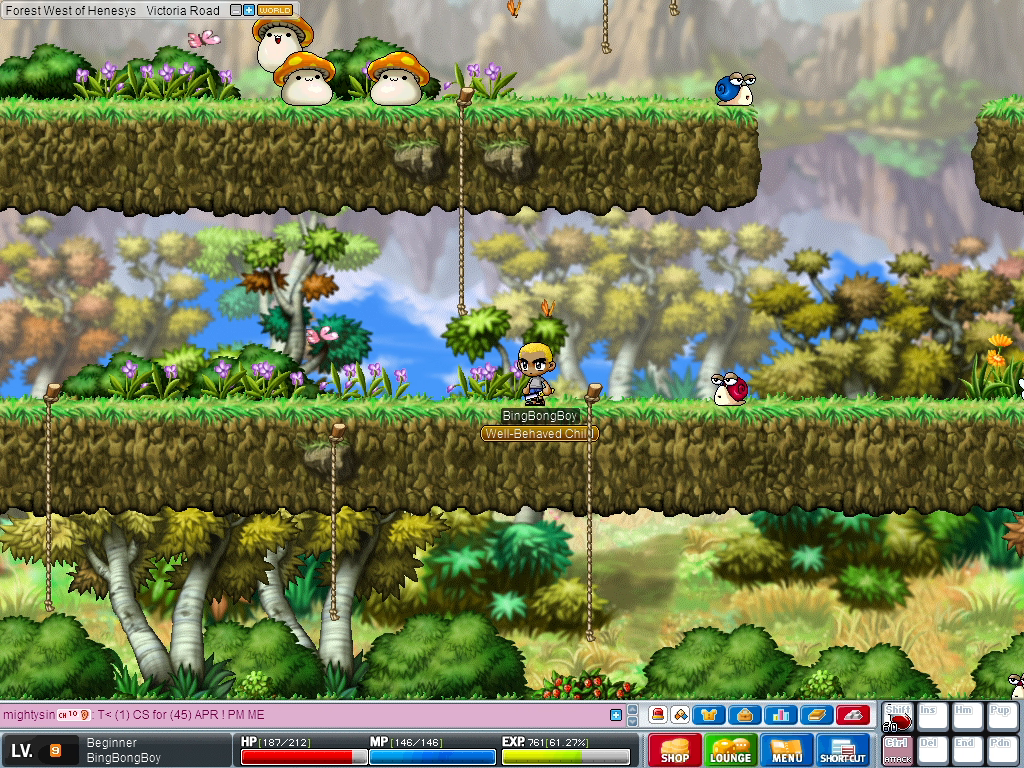This screenshot has width=1024, height=768.
Task: Open the equipment window shirt icon
Action: (x=709, y=714)
